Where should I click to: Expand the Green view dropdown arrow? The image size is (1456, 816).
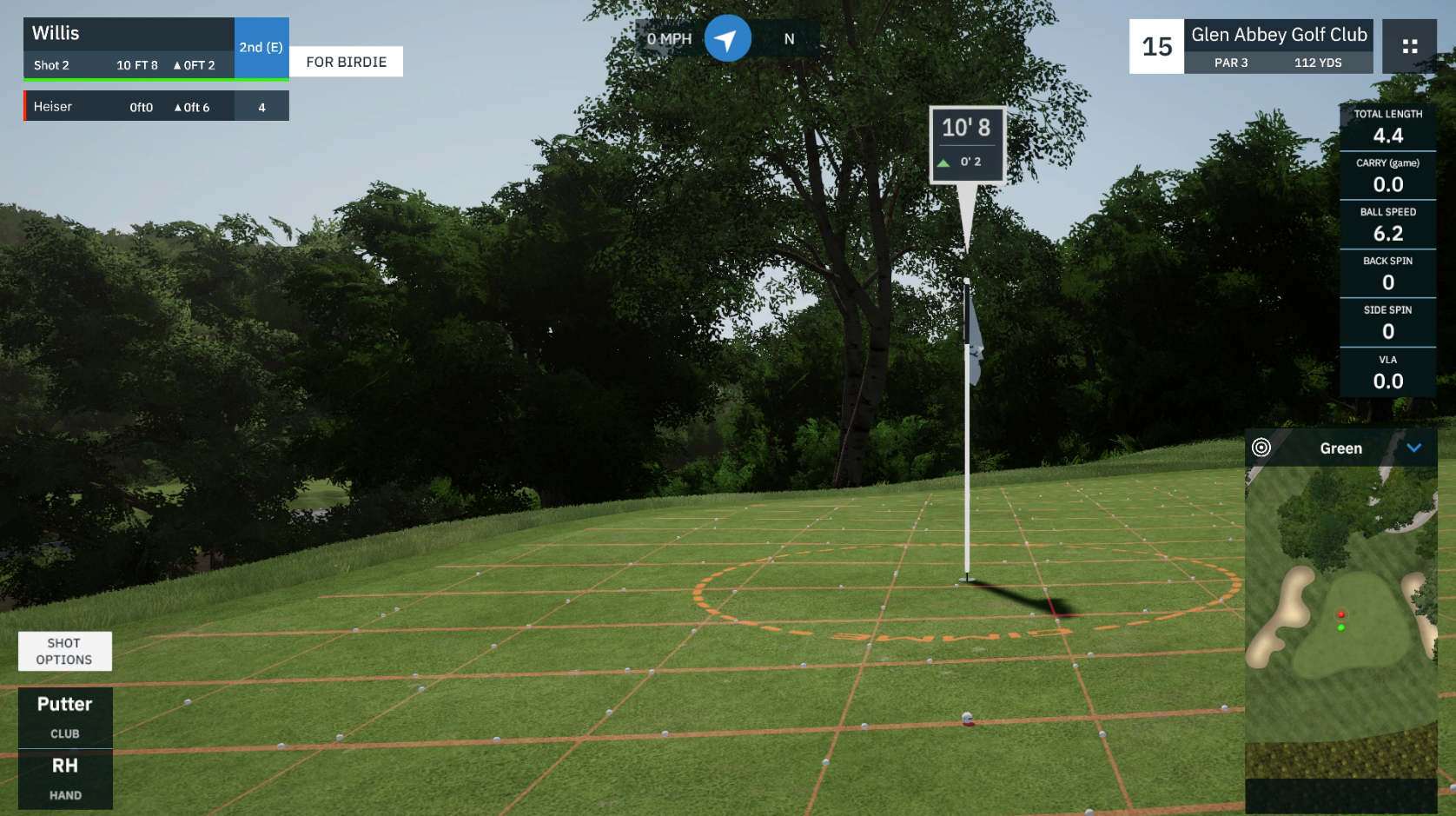pos(1413,448)
